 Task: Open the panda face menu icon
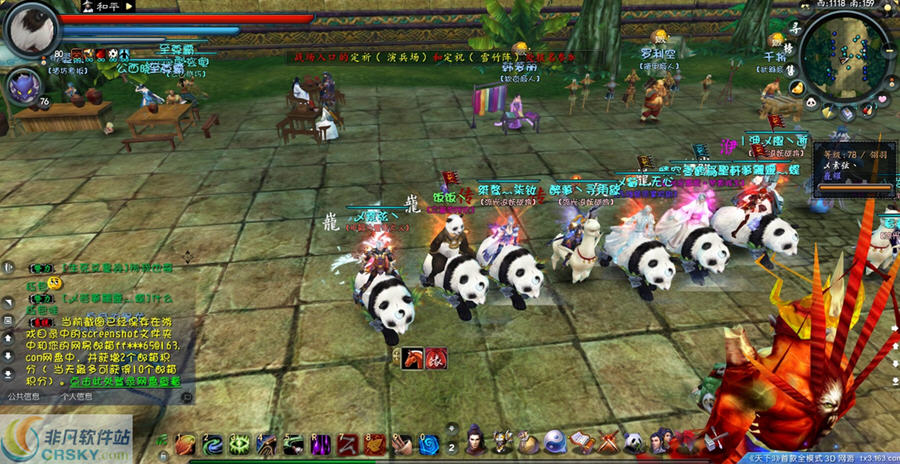click(x=633, y=441)
